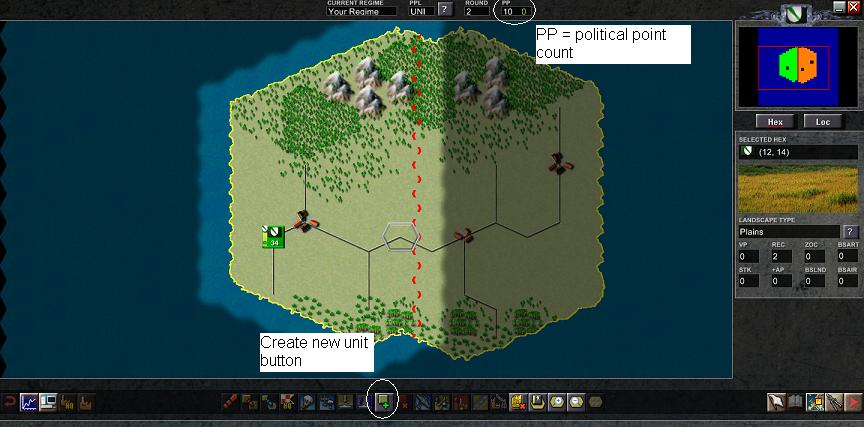Screen dimensions: 864x427
Task: Click the Create new unit button
Action: [384, 402]
